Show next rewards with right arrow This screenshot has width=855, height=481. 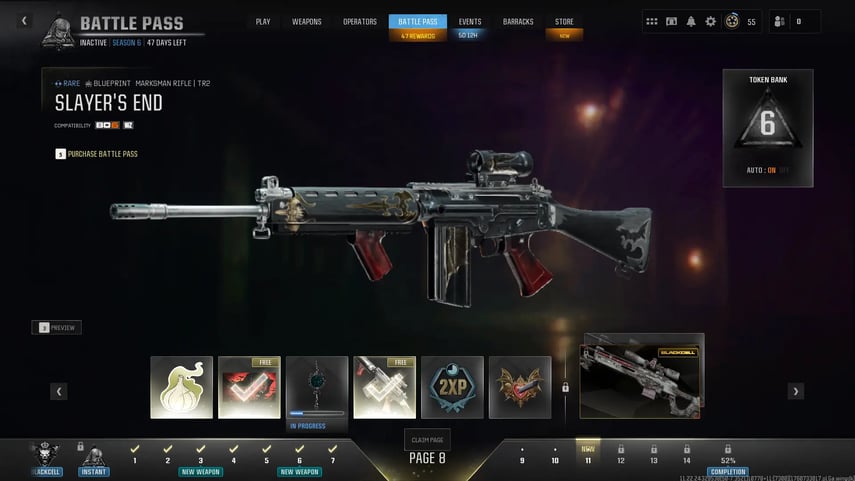796,391
